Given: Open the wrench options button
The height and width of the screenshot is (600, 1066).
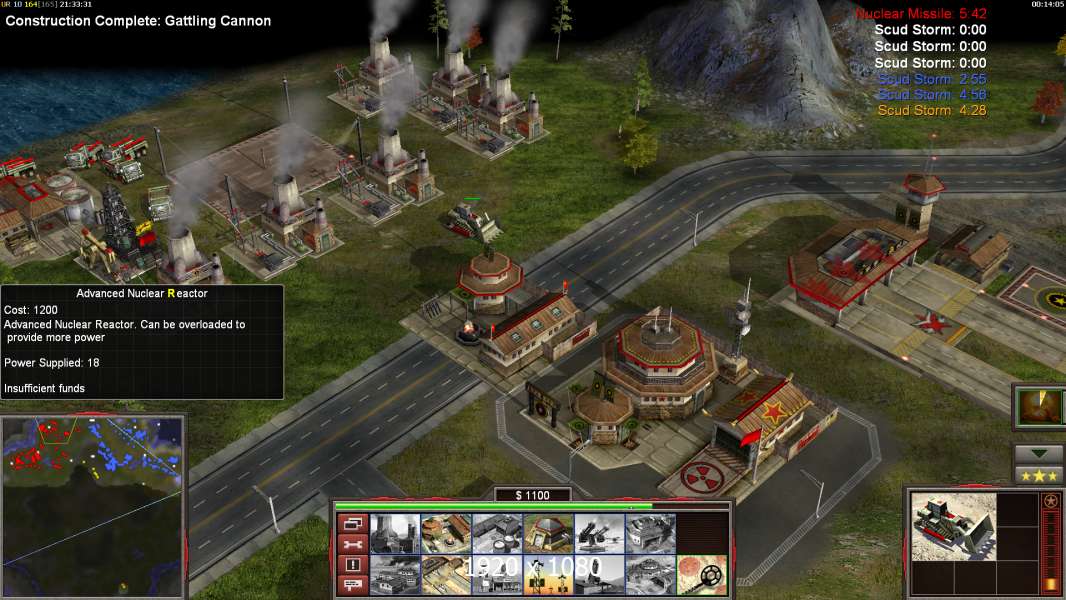Looking at the screenshot, I should pyautogui.click(x=353, y=544).
